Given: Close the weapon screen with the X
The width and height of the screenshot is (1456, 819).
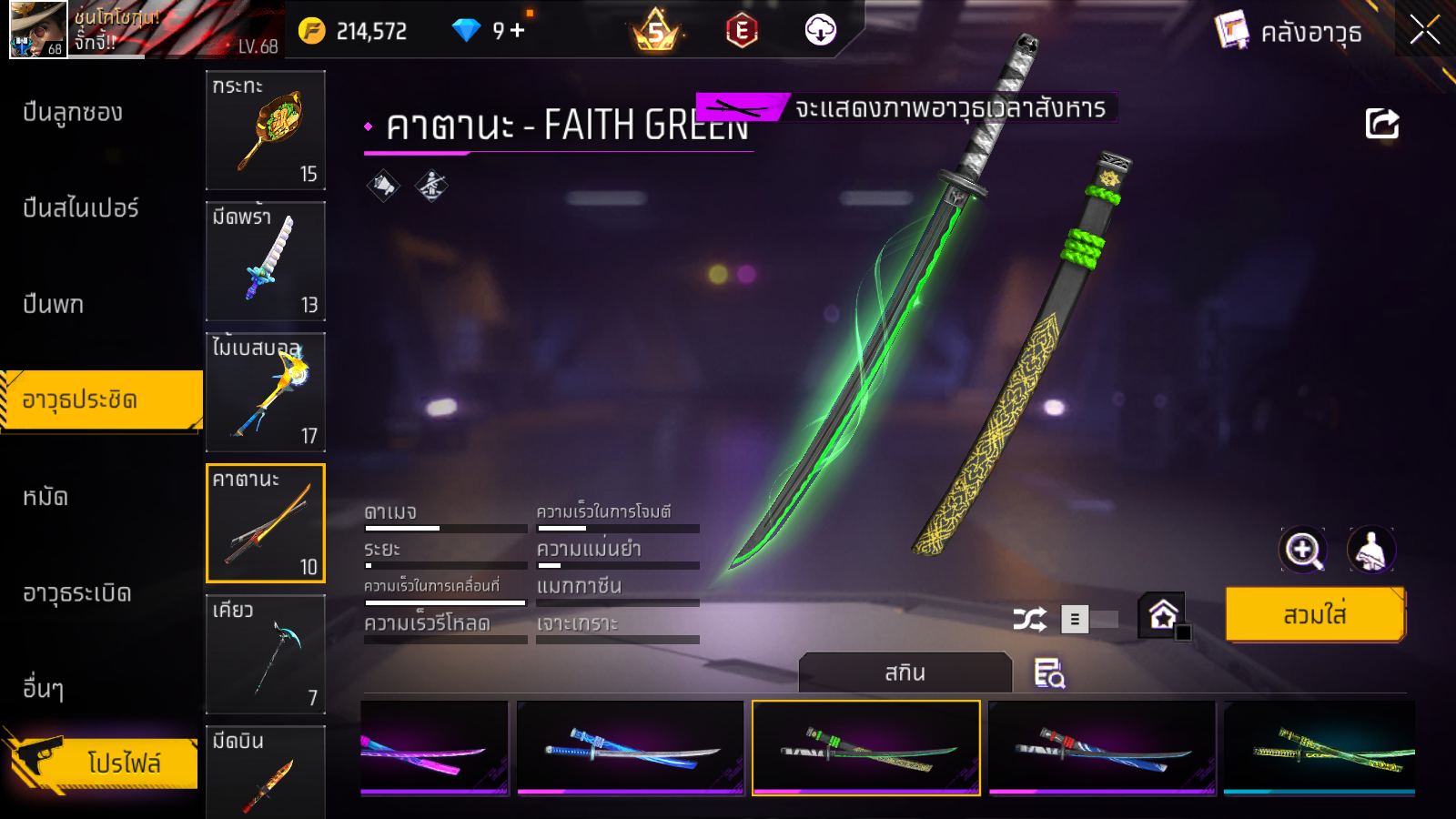Looking at the screenshot, I should pos(1424,30).
